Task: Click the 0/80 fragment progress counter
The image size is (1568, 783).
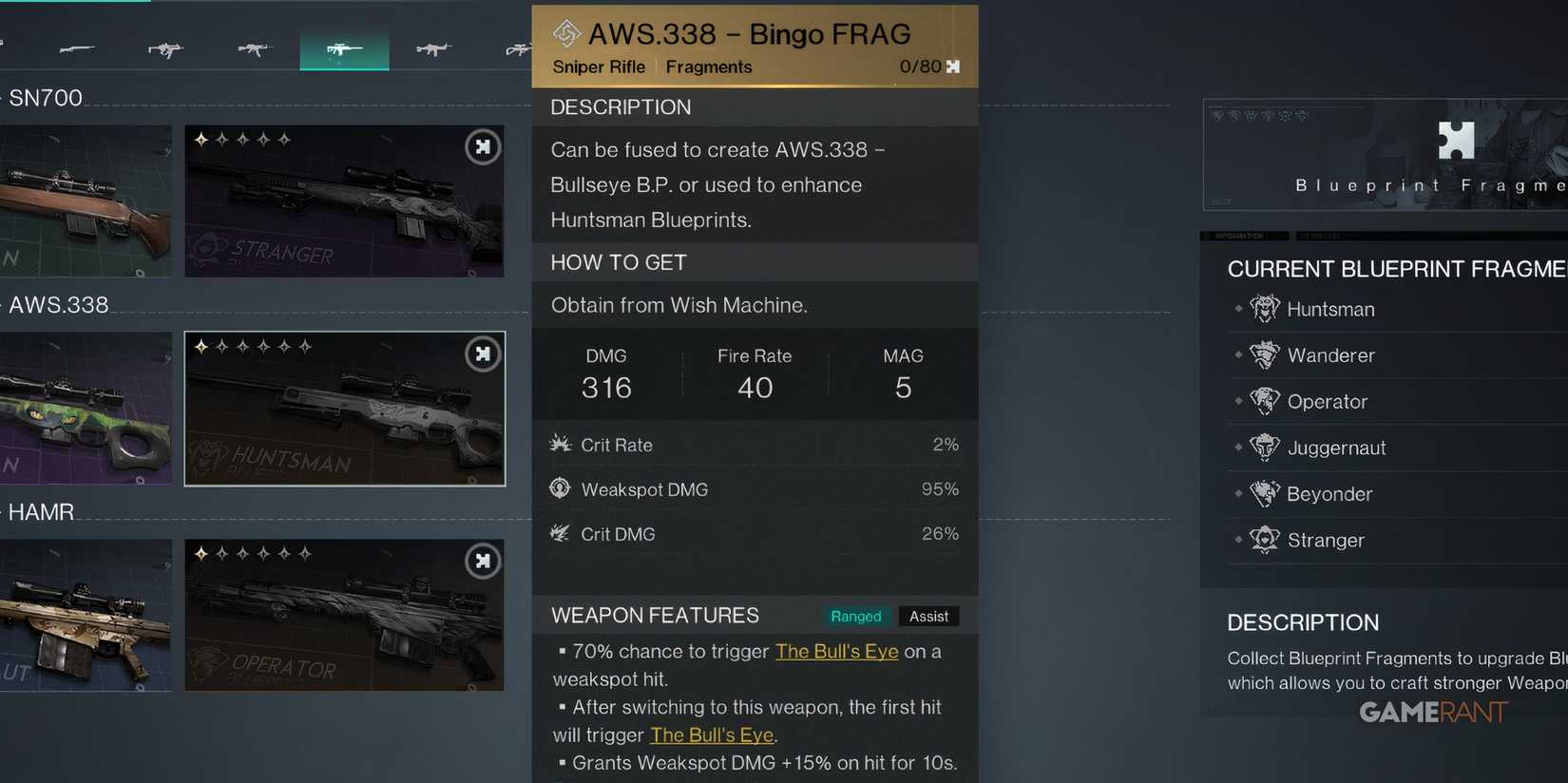Action: (x=917, y=67)
